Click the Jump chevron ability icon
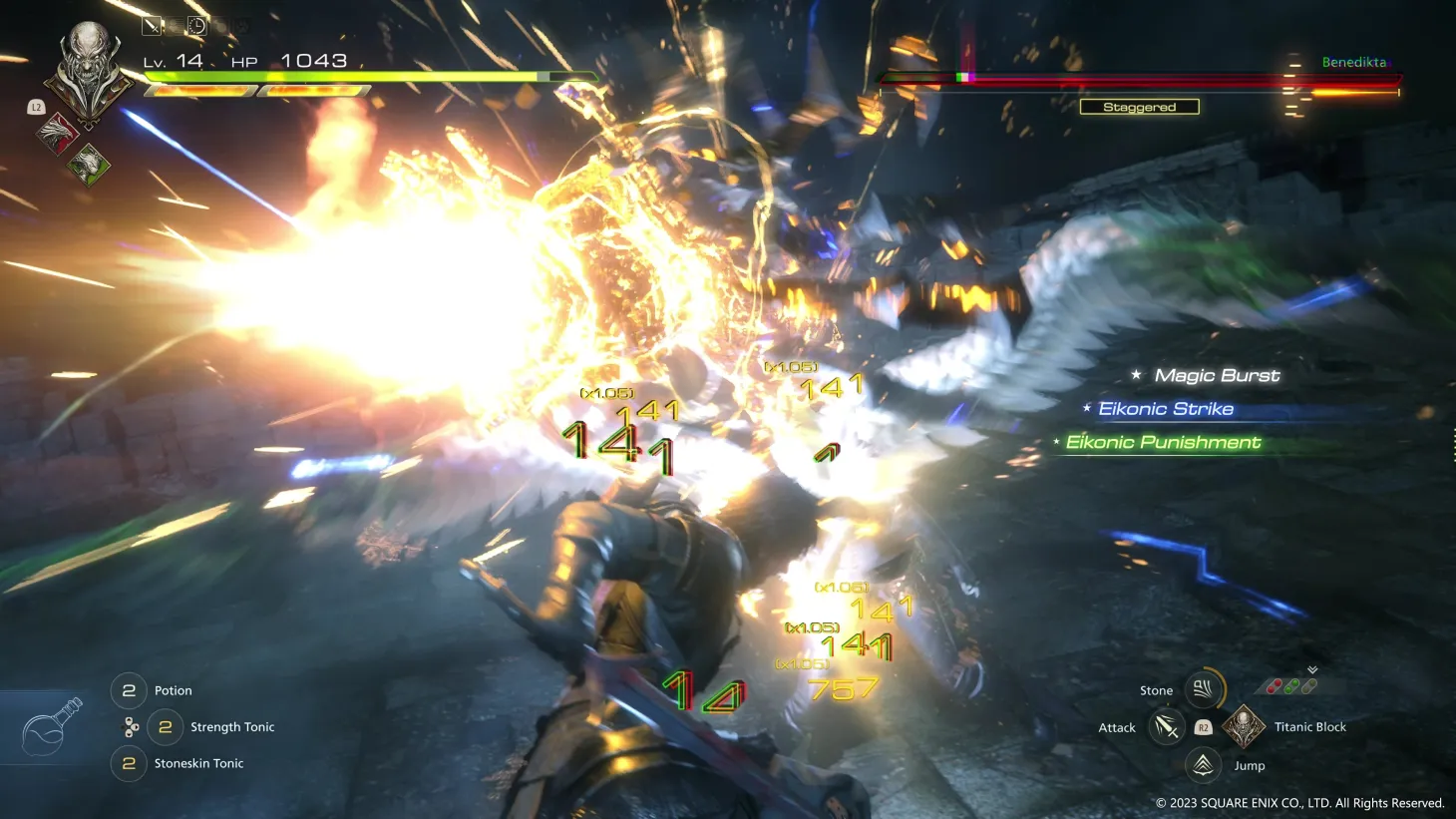This screenshot has width=1456, height=819. 1202,763
